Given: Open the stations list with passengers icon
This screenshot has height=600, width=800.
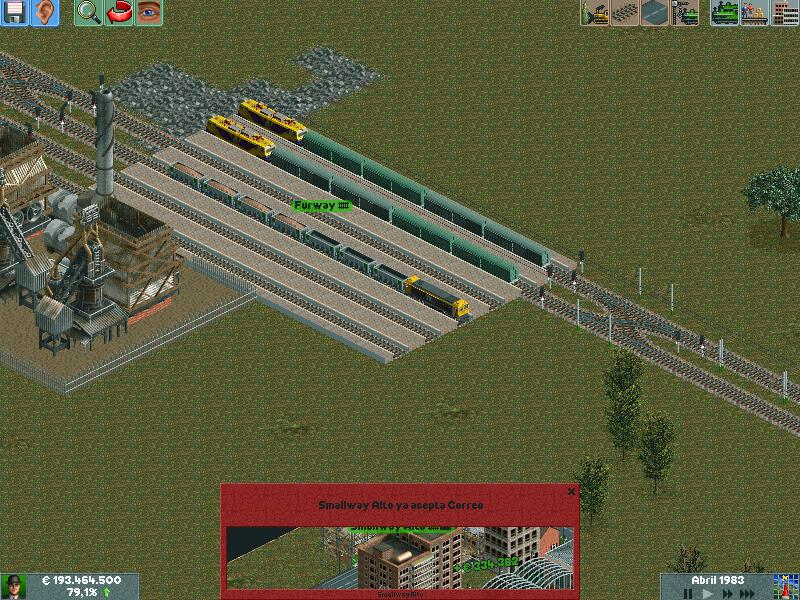Looking at the screenshot, I should point(755,13).
